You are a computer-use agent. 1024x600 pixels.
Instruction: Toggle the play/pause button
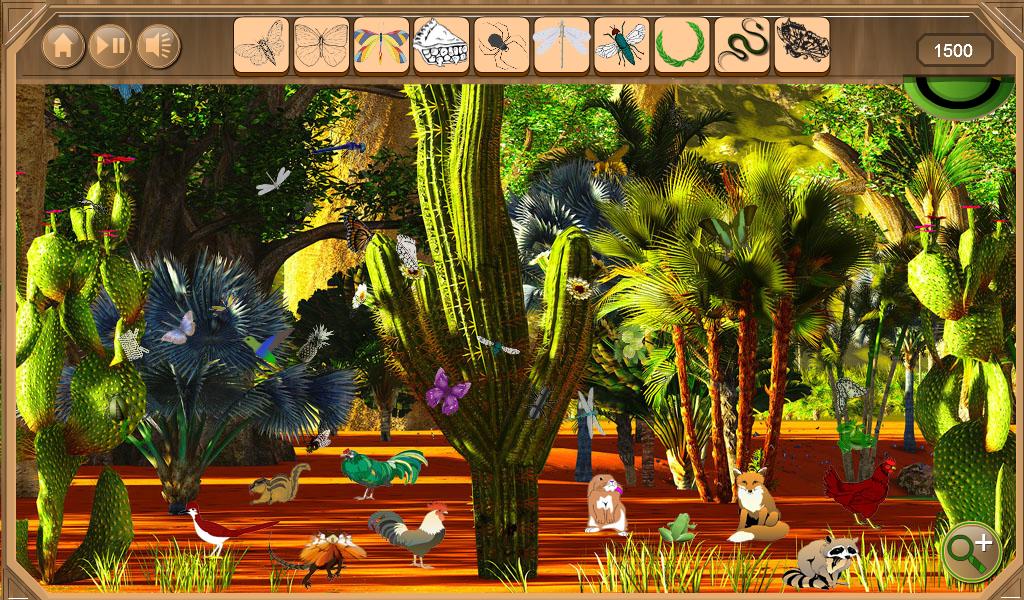coord(110,45)
